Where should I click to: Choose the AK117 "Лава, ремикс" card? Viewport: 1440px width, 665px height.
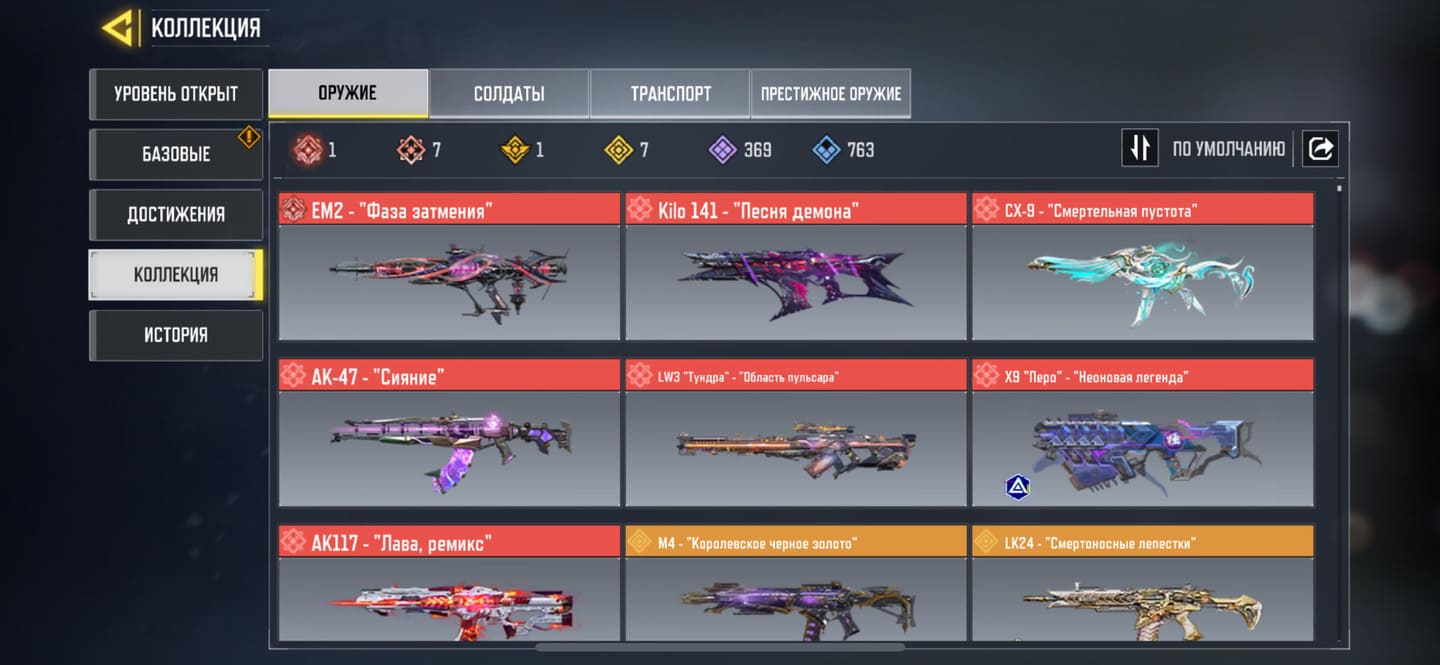point(449,585)
